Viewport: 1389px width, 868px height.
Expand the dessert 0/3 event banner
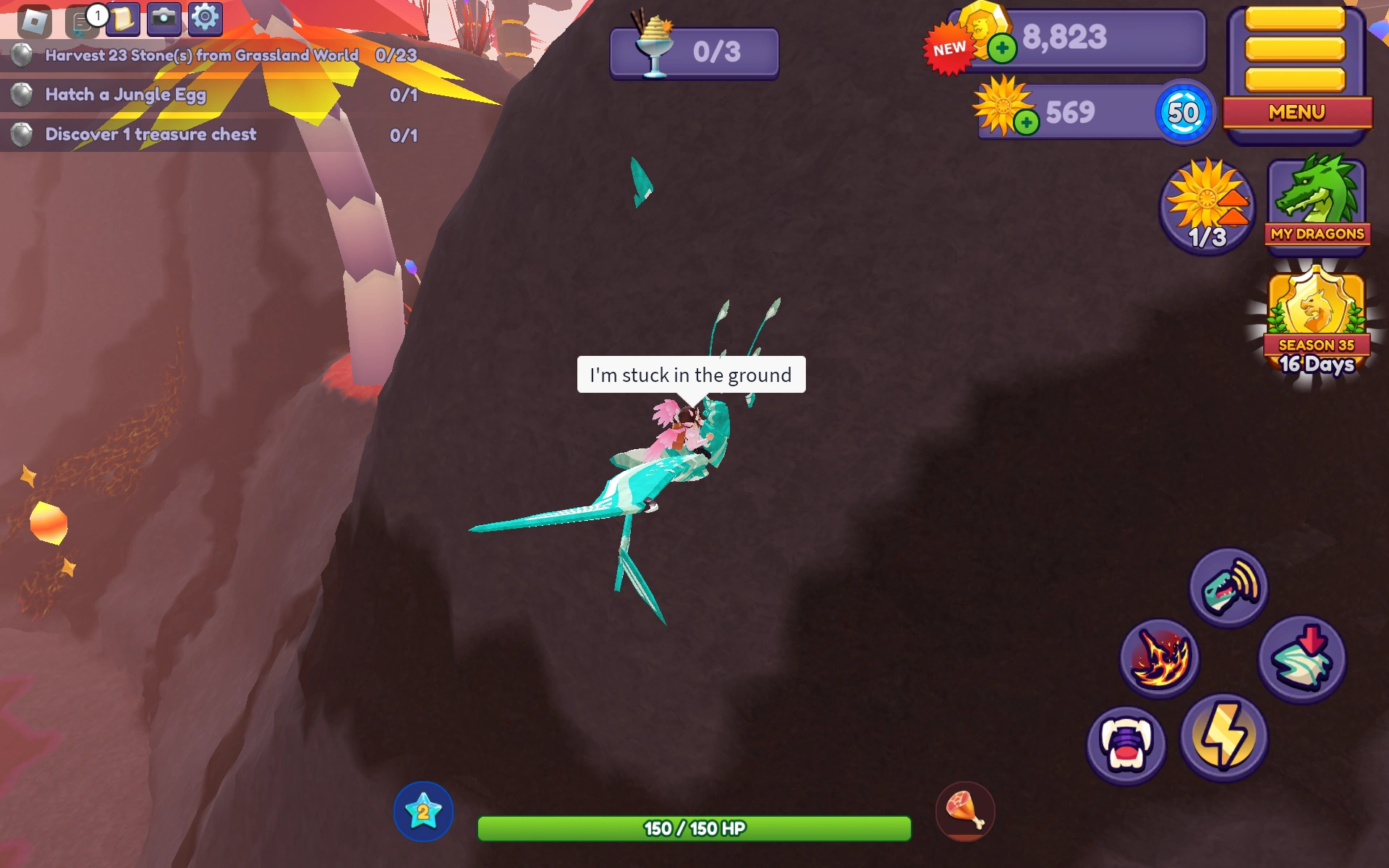(694, 52)
